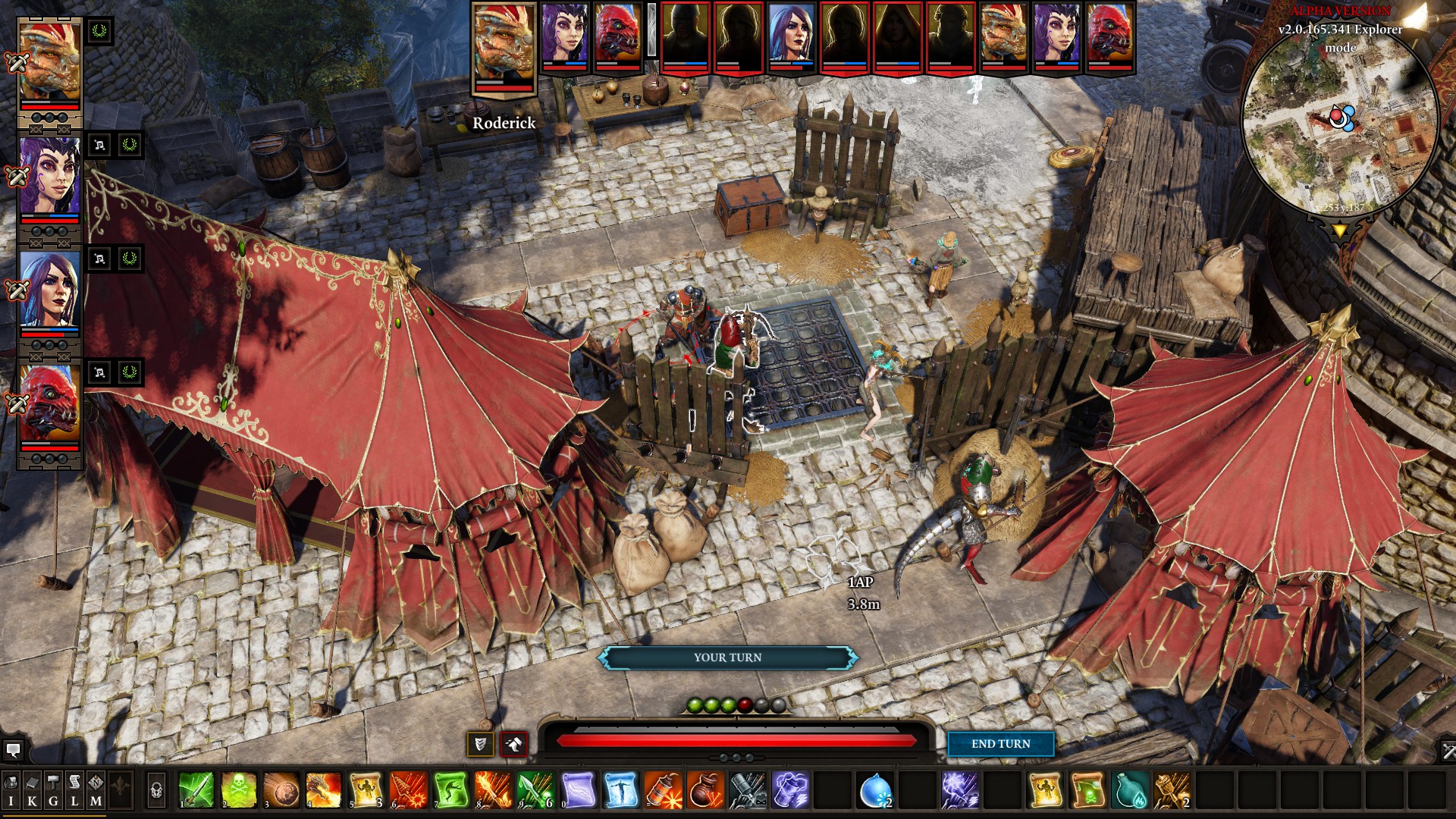Cast the boulder skill in slot 3
The height and width of the screenshot is (819, 1456).
click(281, 790)
